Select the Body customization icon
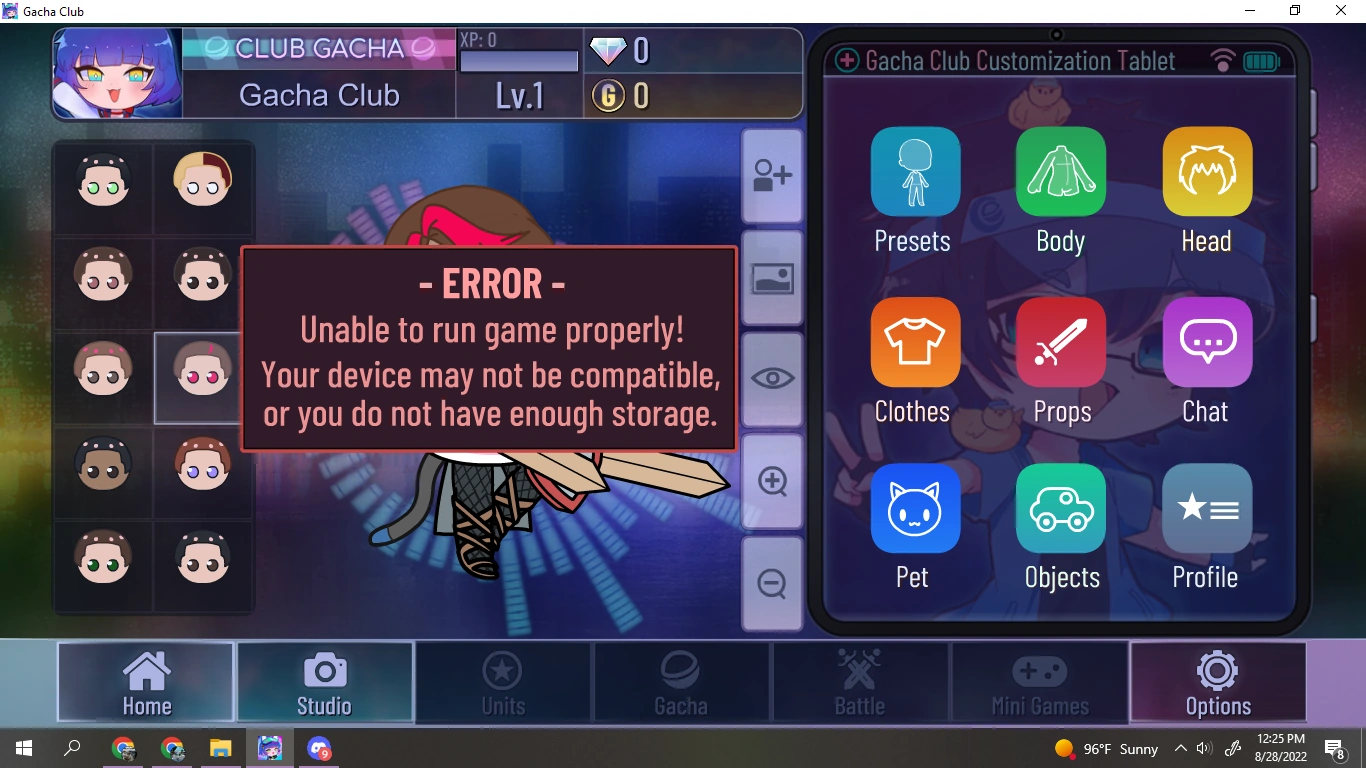The height and width of the screenshot is (768, 1366). 1060,171
